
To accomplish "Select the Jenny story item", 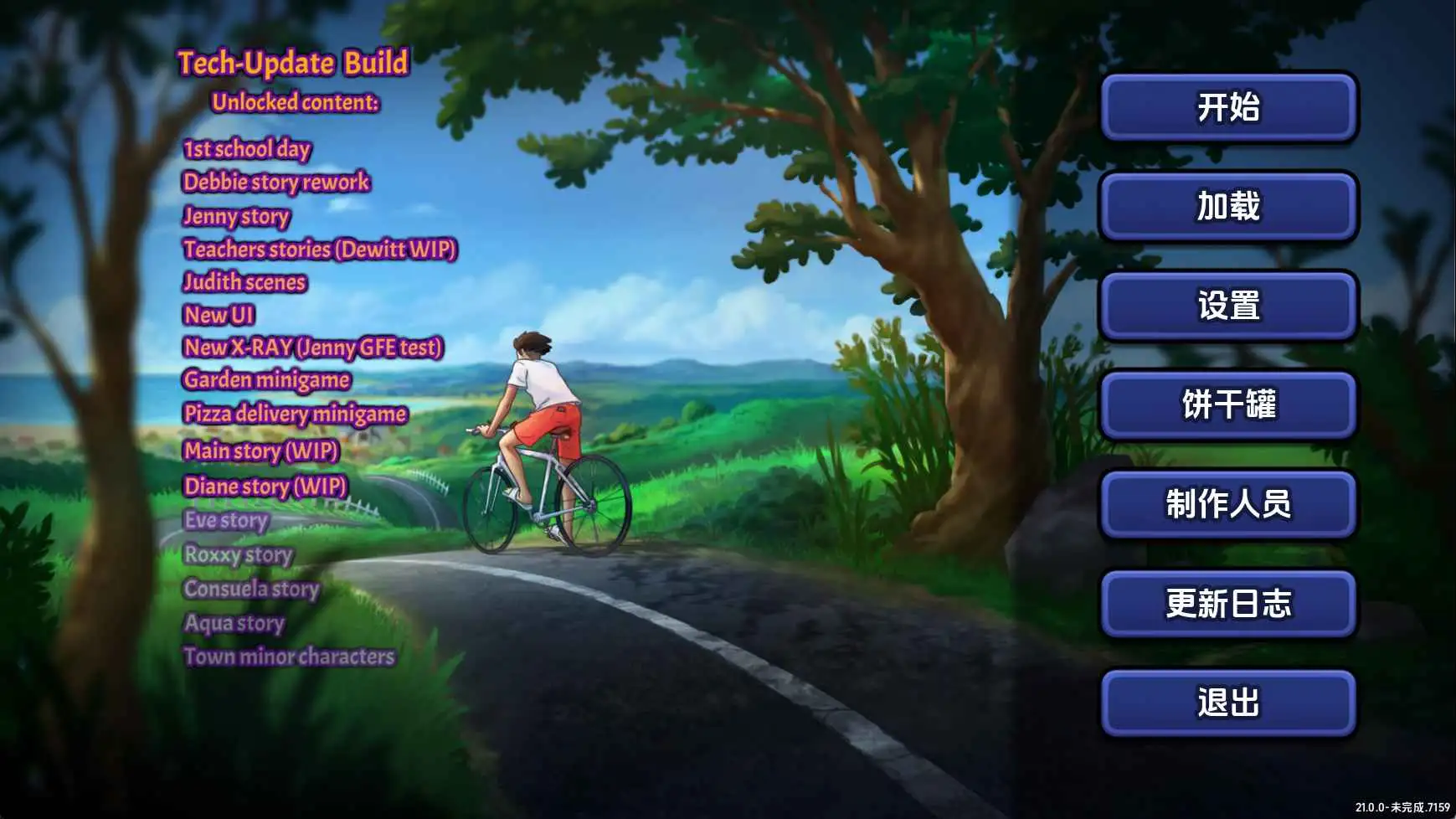I will pyautogui.click(x=236, y=217).
